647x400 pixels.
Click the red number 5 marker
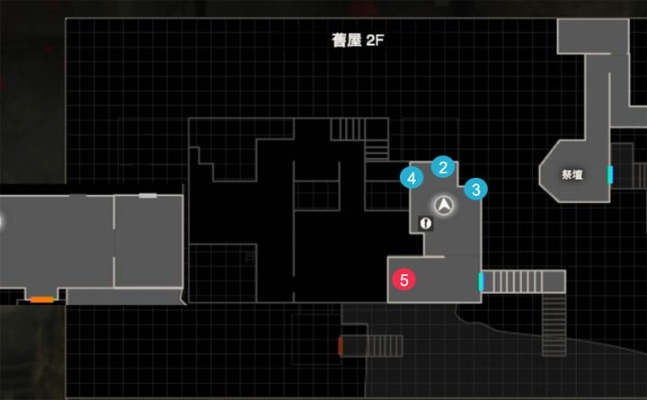point(404,280)
